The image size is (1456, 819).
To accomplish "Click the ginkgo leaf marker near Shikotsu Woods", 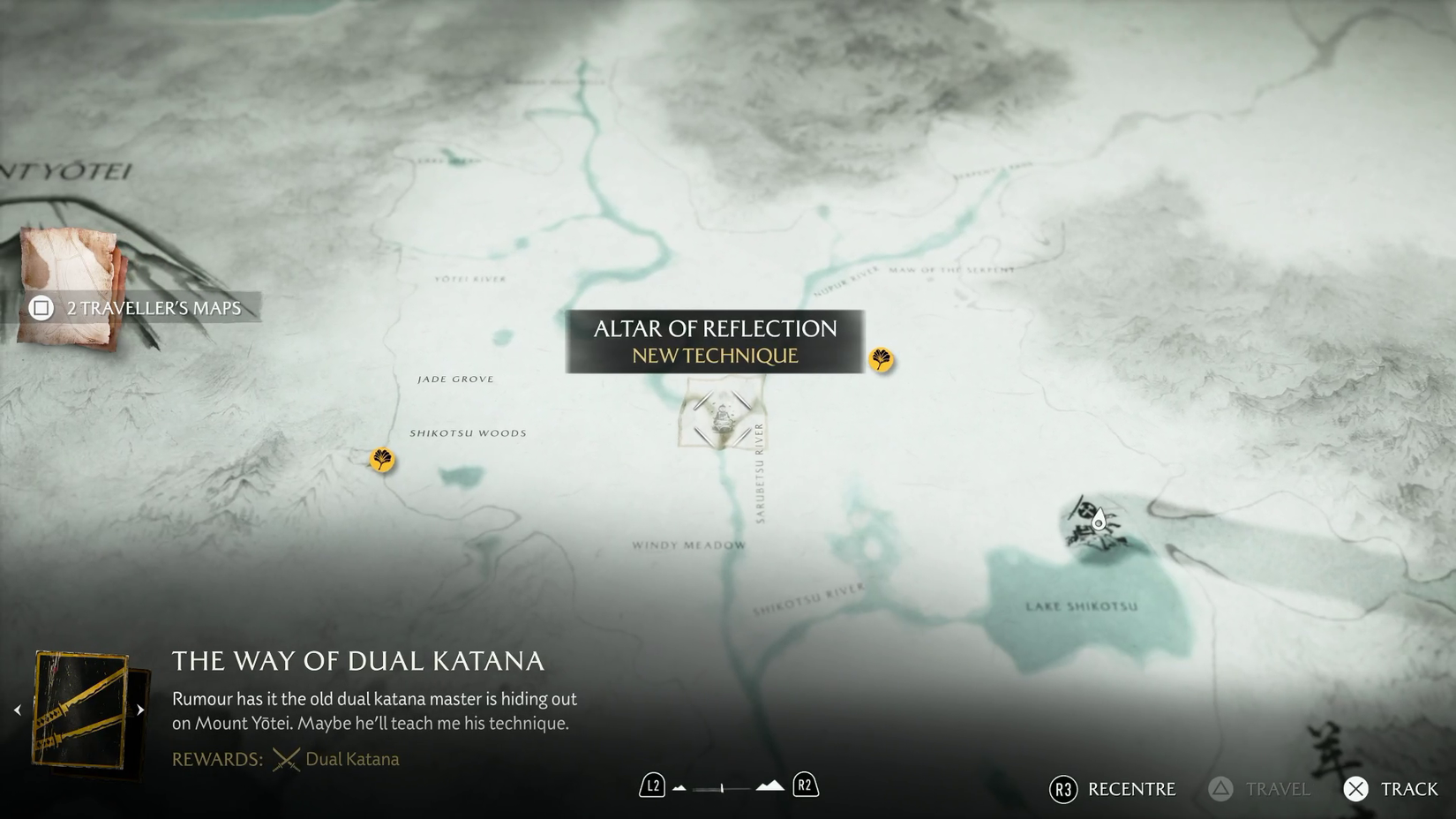I will click(380, 461).
